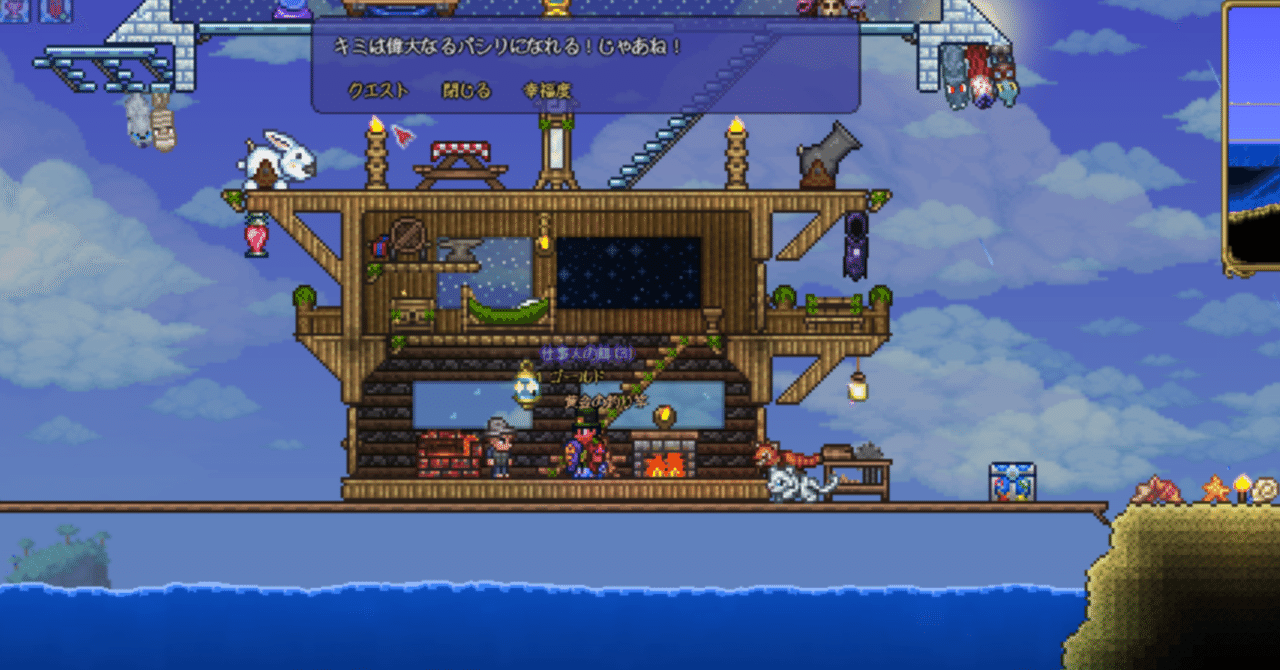
Task: Open the 幸福度 happiness option
Action: tap(548, 90)
